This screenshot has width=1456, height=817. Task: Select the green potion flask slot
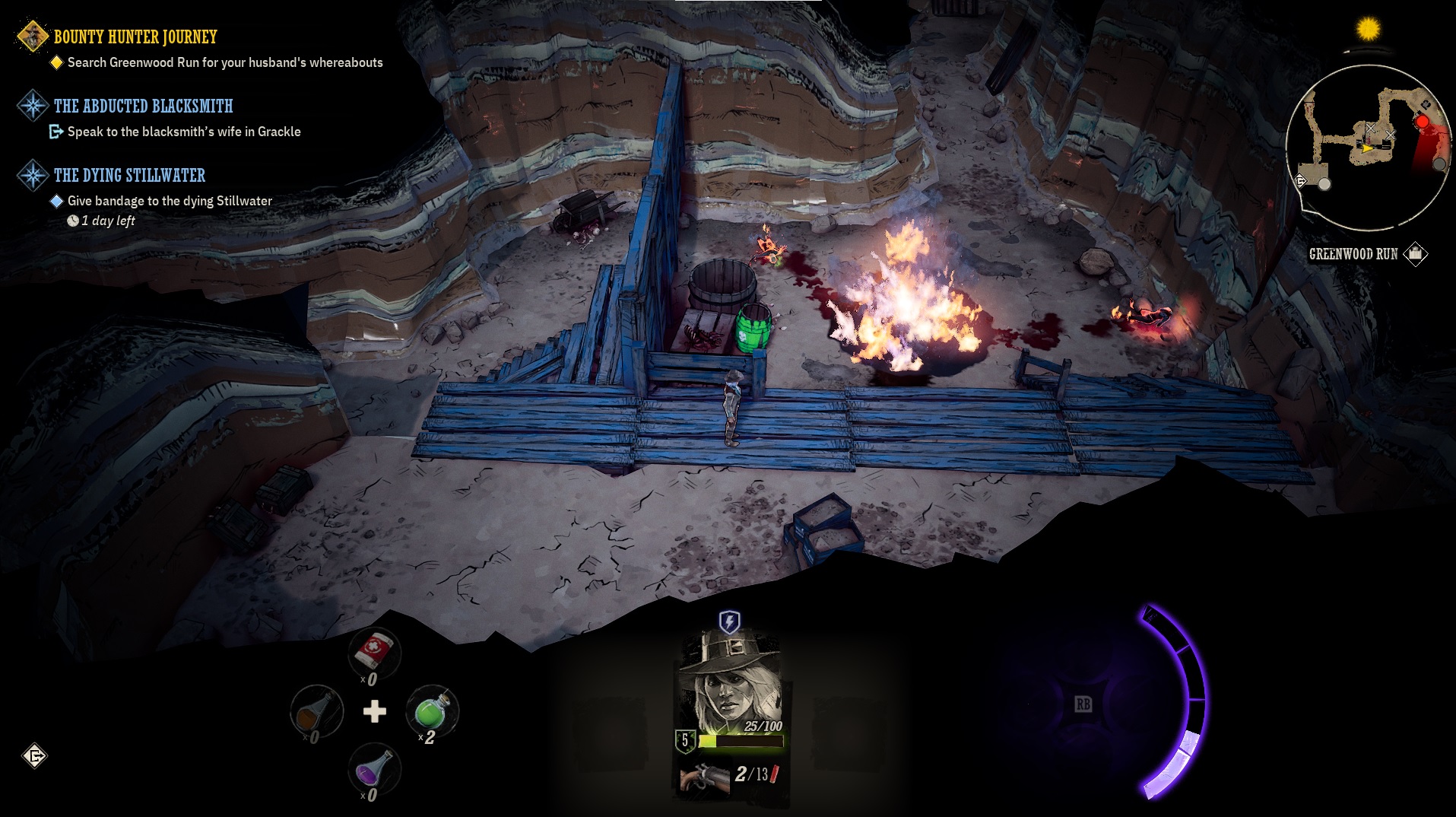431,711
